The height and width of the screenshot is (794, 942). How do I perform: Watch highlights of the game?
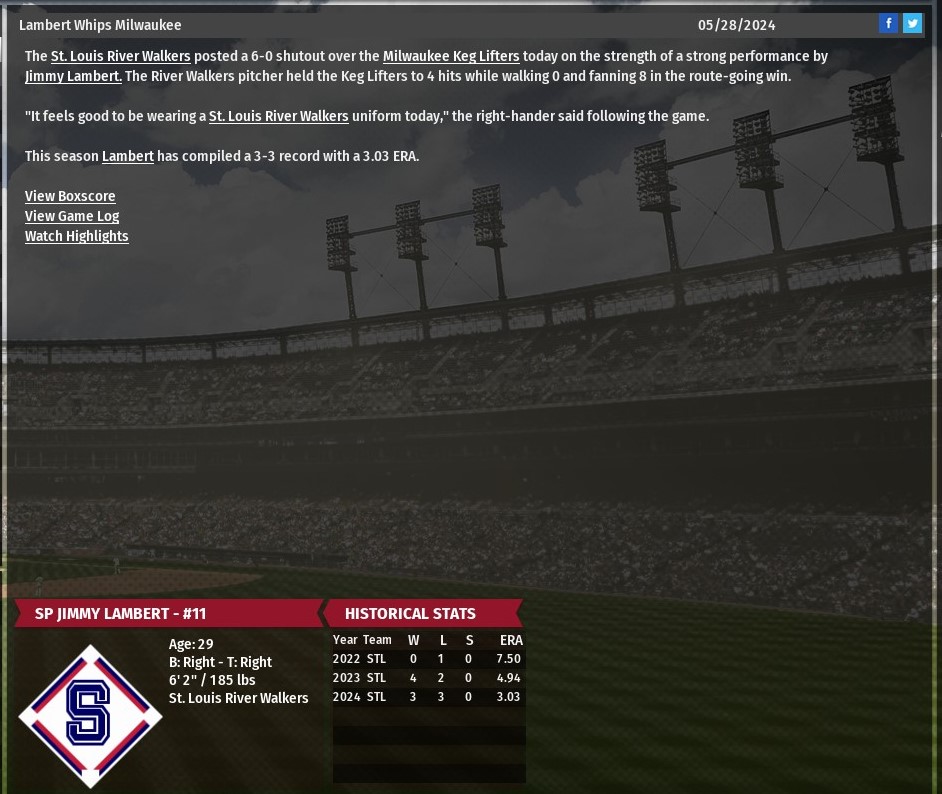point(77,237)
